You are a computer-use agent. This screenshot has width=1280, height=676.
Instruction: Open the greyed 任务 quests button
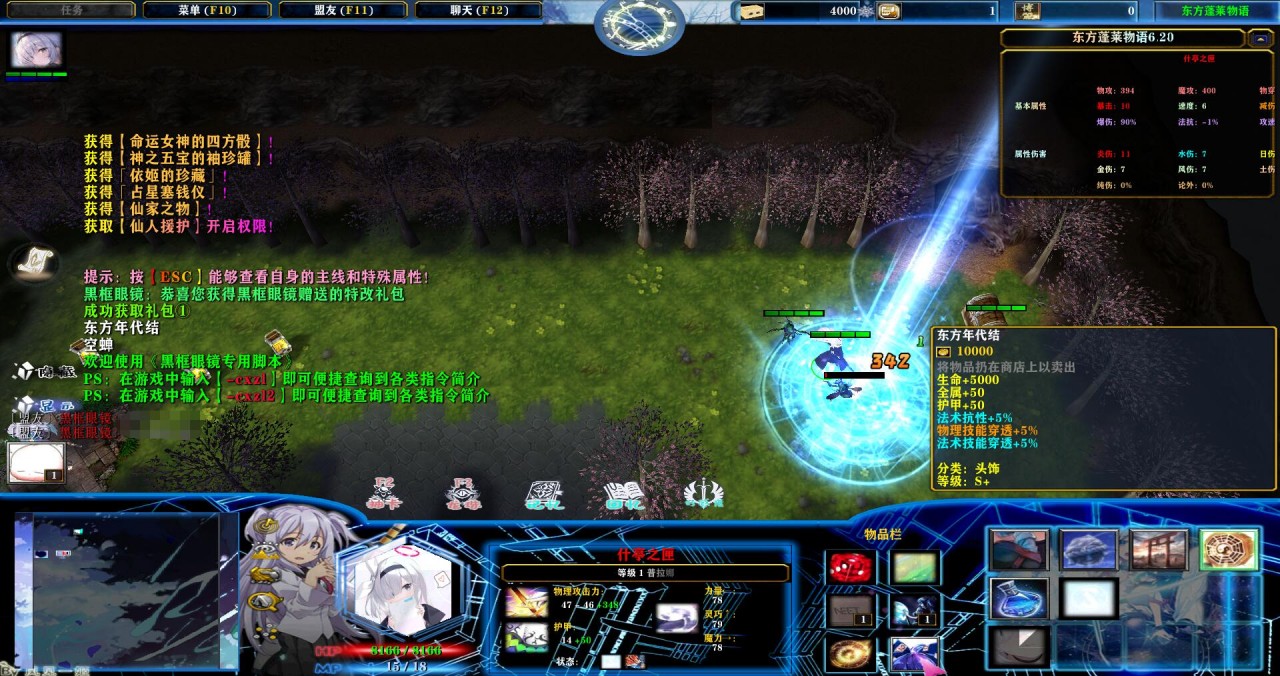pyautogui.click(x=72, y=10)
